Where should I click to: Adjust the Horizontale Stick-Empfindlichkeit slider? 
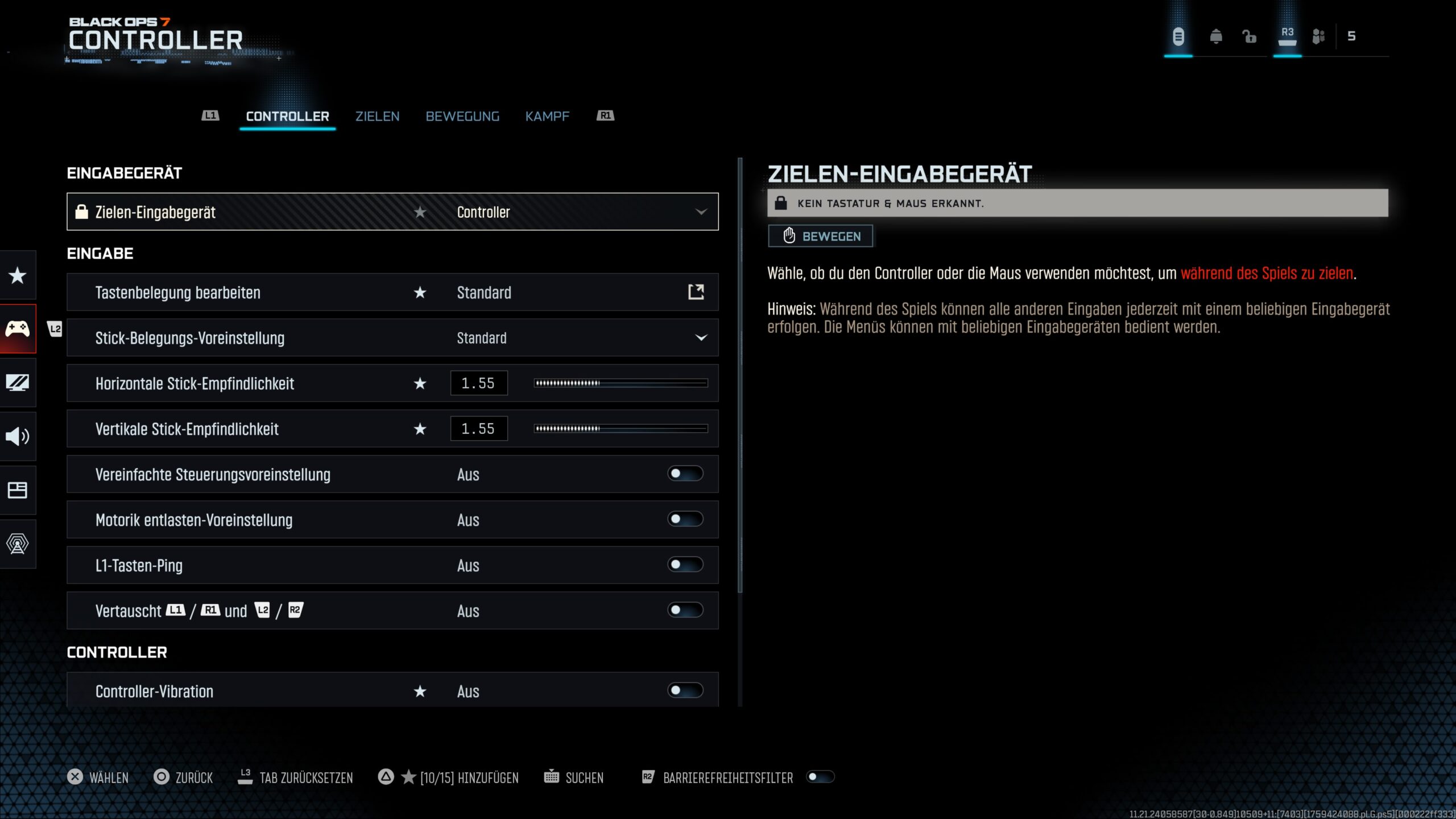[621, 383]
